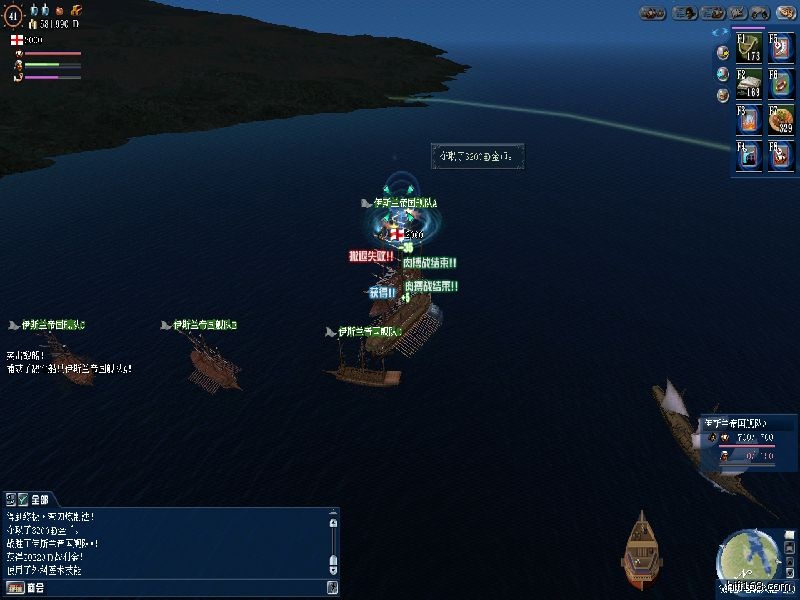Click the level 41 compass badge
The height and width of the screenshot is (600, 800).
point(13,16)
